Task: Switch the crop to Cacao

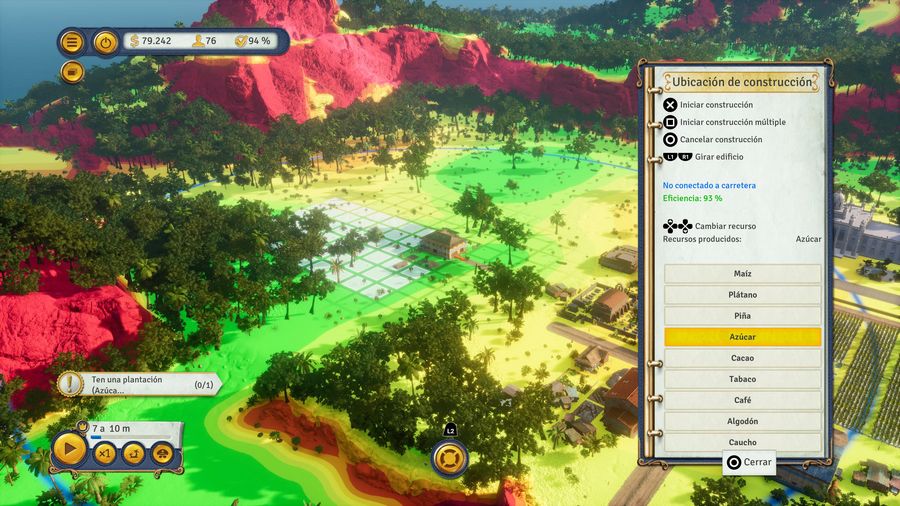Action: pyautogui.click(x=742, y=358)
